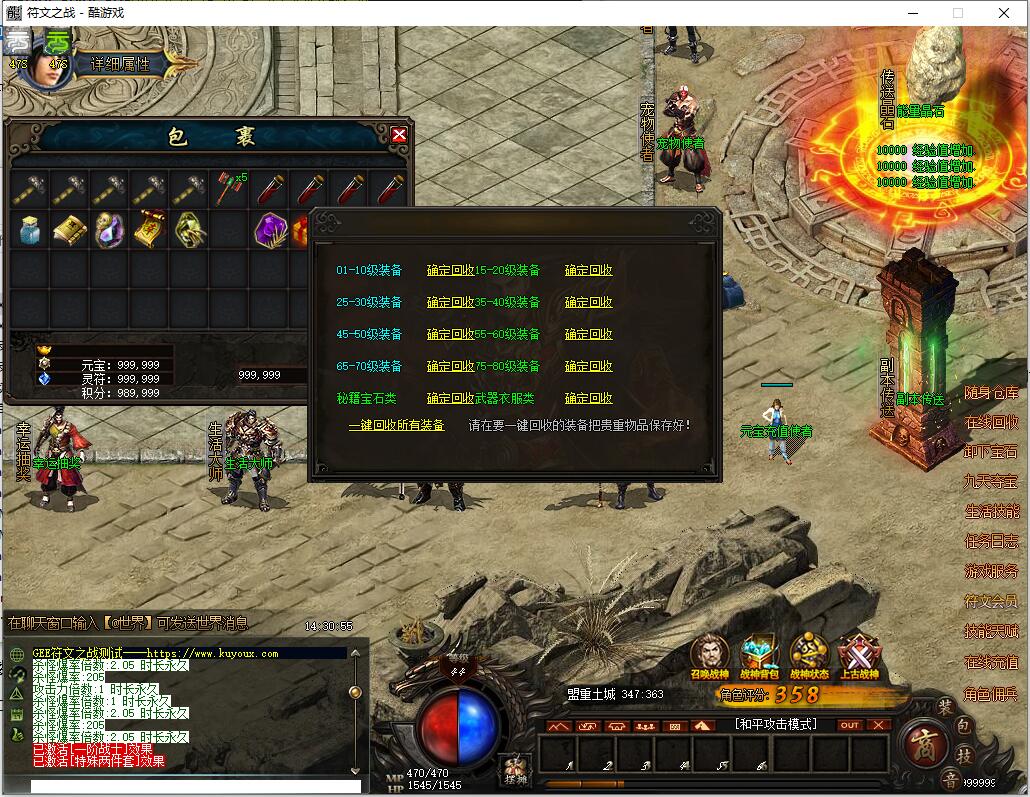Select the green axe stack of five

click(x=229, y=187)
